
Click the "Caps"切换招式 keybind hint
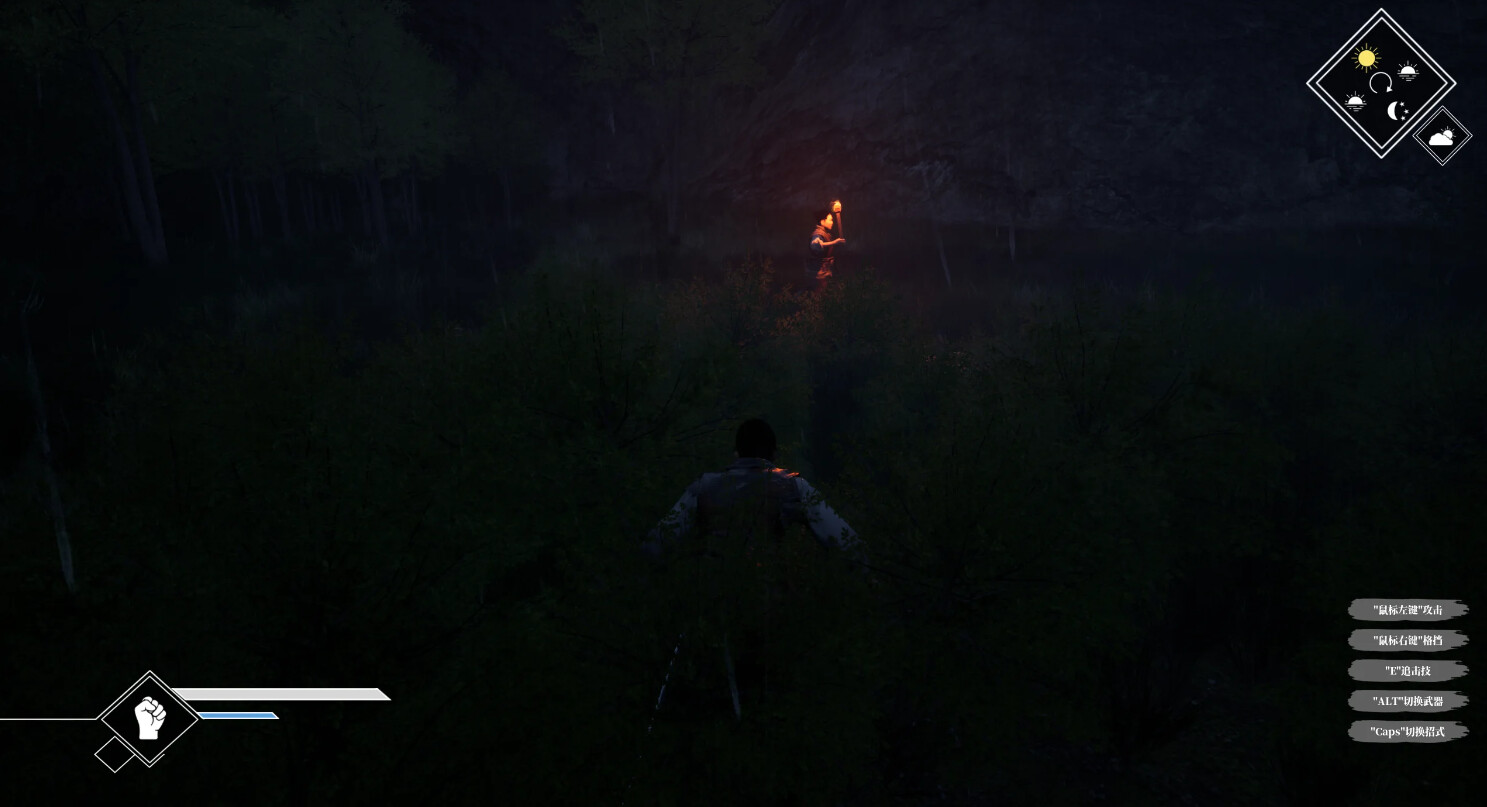click(x=1408, y=731)
